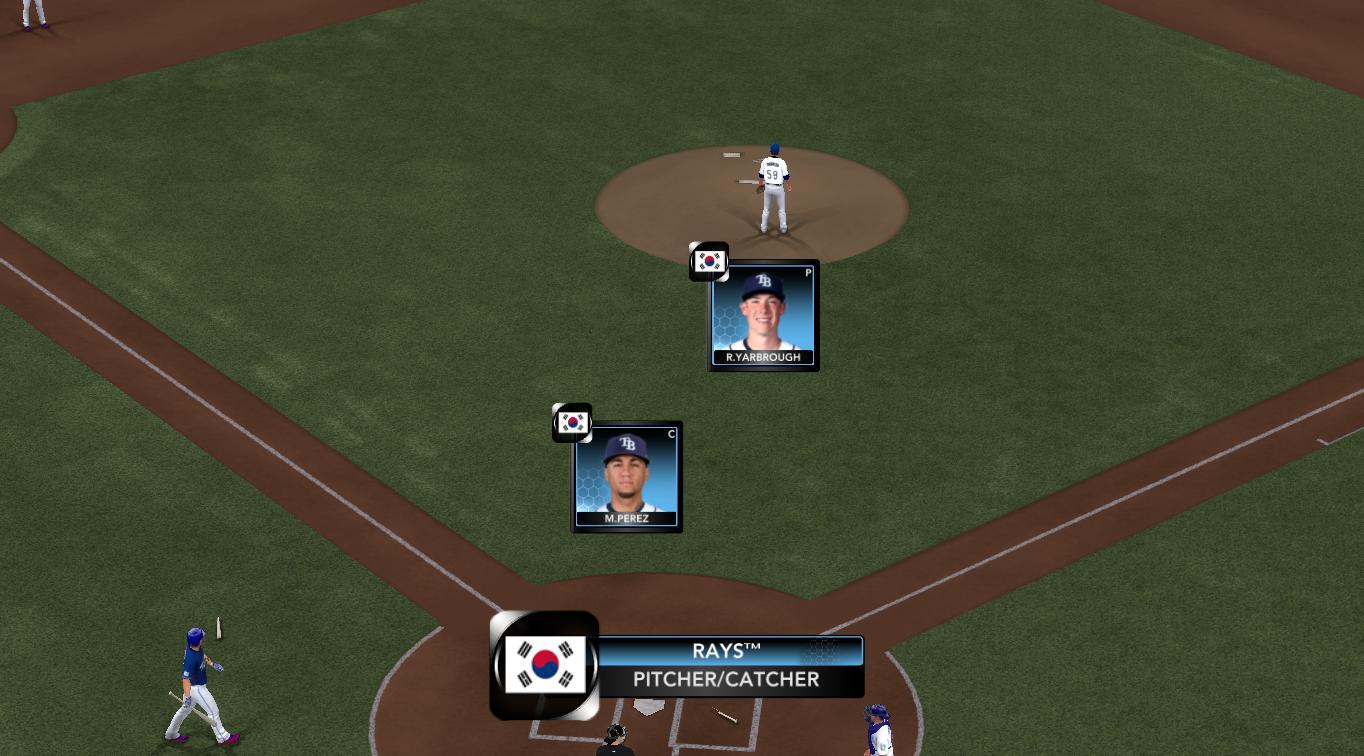Select the M.Perez catcher card
Screen dimensions: 1364x756
[627, 477]
